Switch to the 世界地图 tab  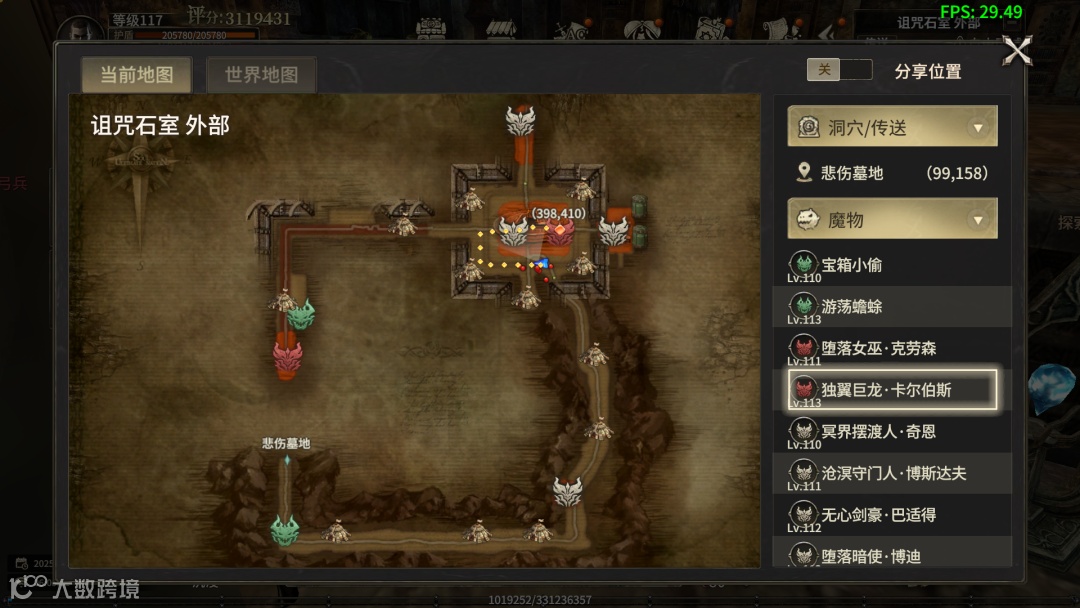coord(261,75)
